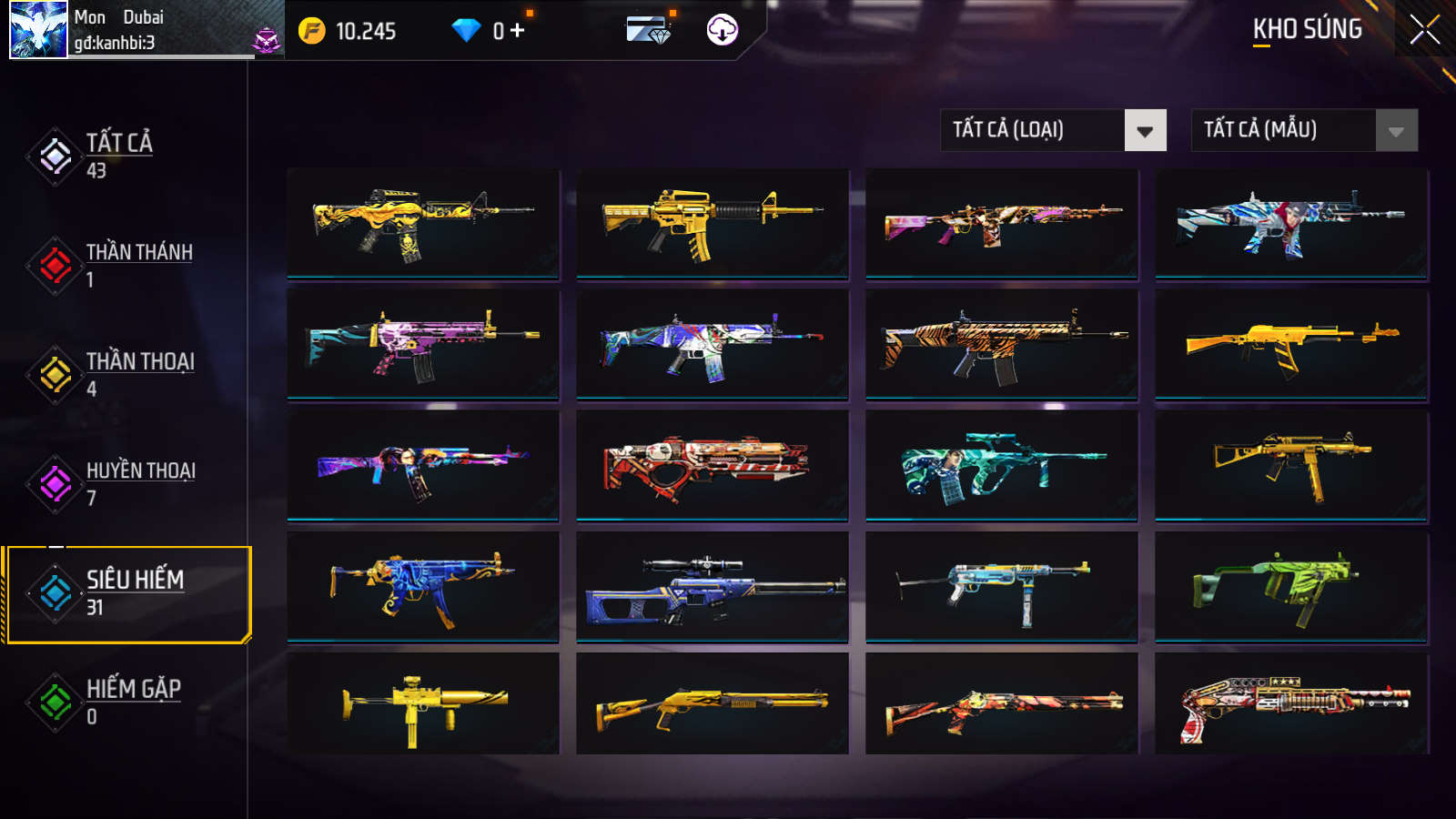The width and height of the screenshot is (1456, 819).
Task: Select the Thần Thánh rarity tab
Action: coord(138,264)
